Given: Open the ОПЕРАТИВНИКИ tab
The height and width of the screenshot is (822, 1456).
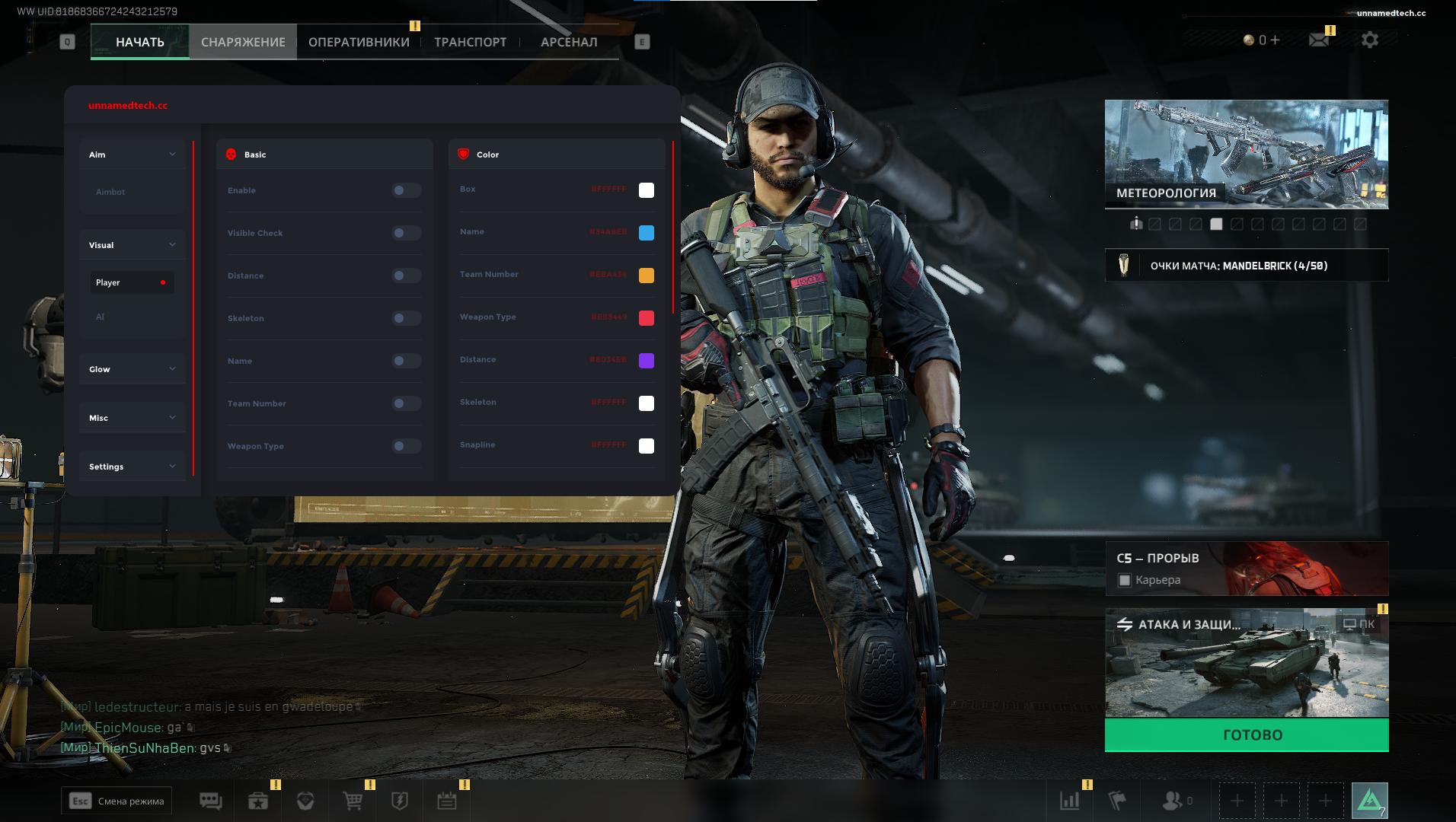Looking at the screenshot, I should [x=359, y=42].
